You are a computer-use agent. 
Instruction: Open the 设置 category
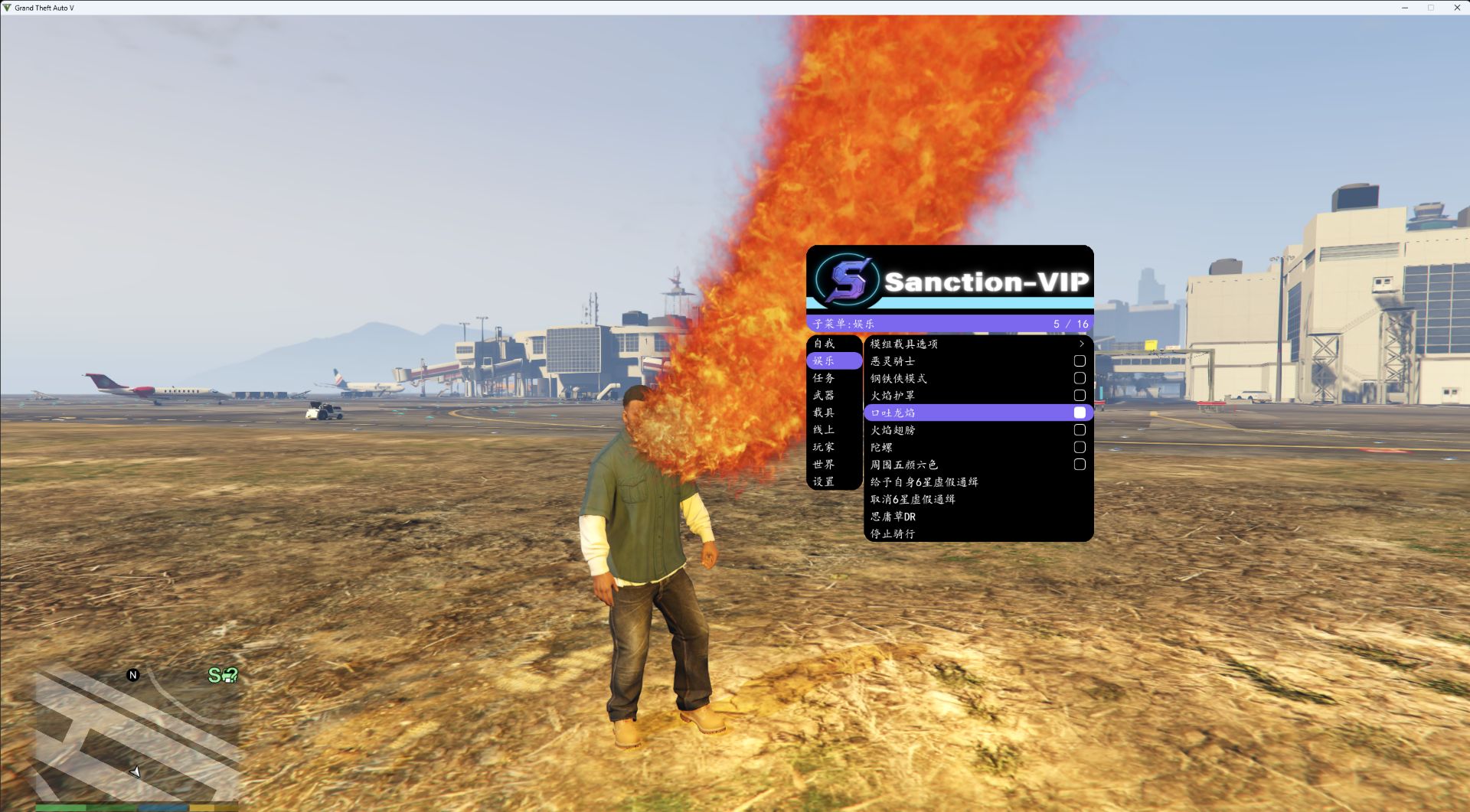pyautogui.click(x=825, y=482)
